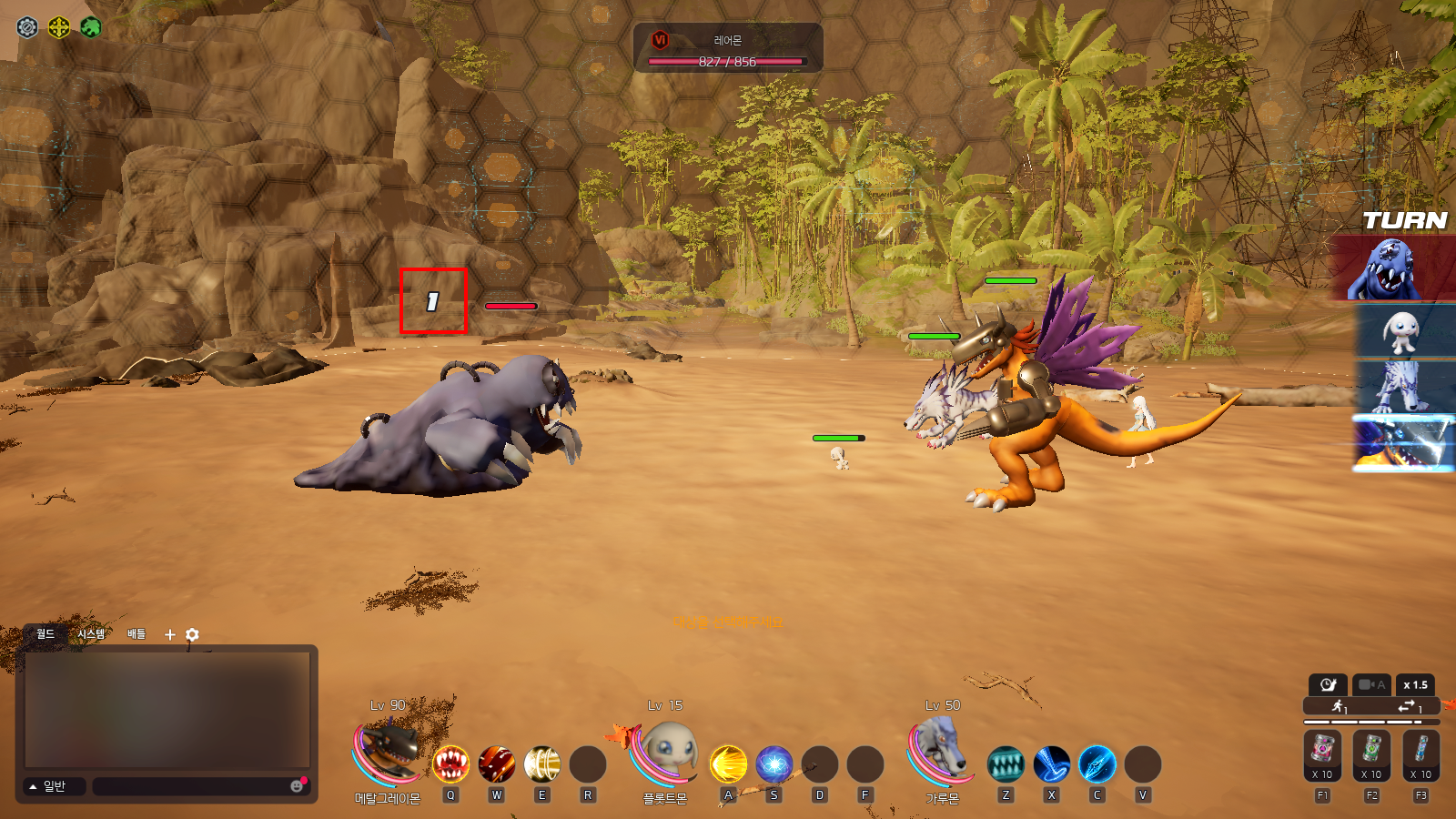The height and width of the screenshot is (819, 1456).
Task: Click the chat message input field
Action: (191, 786)
